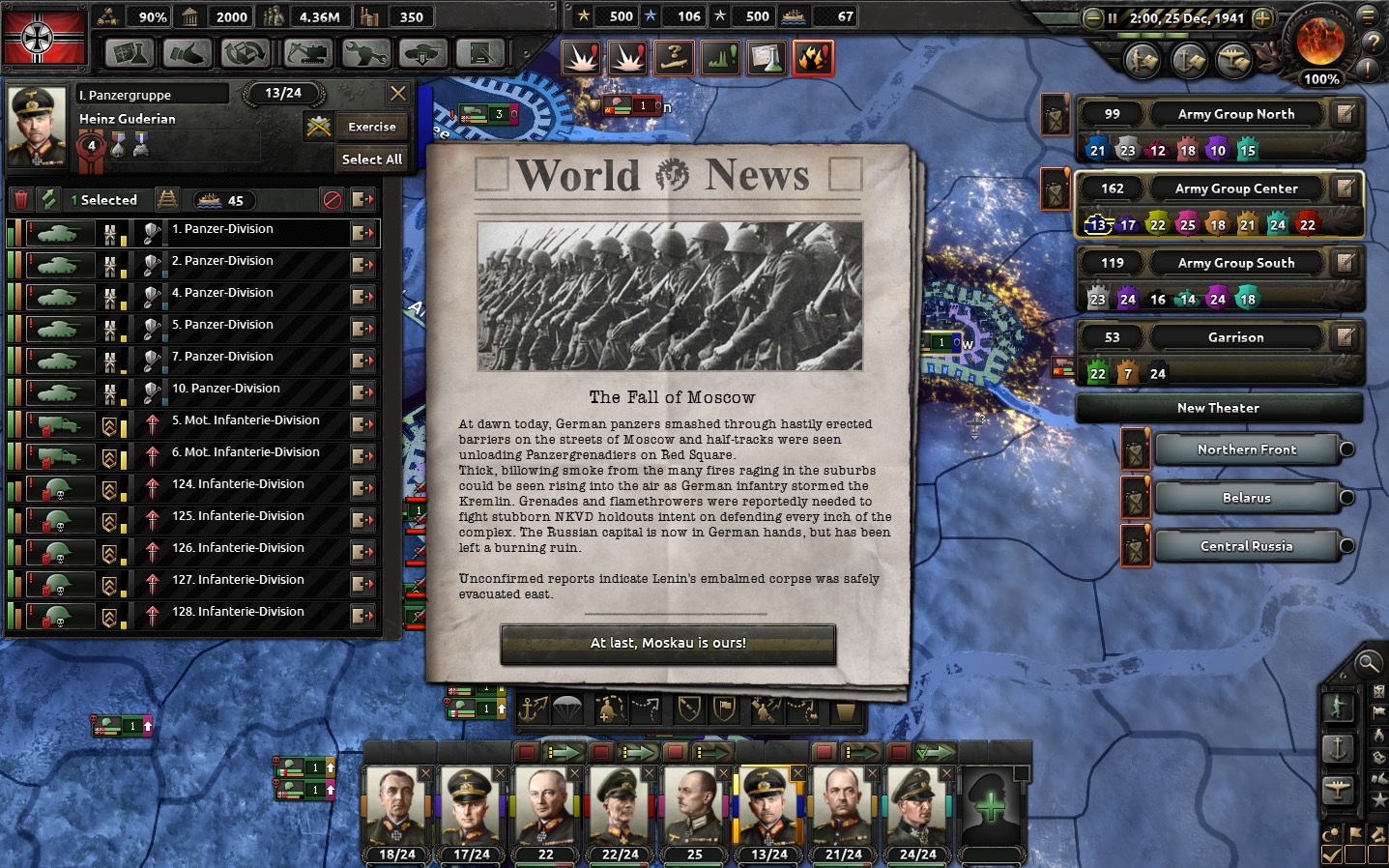Start the army Exercise
The image size is (1389, 868).
(x=371, y=127)
